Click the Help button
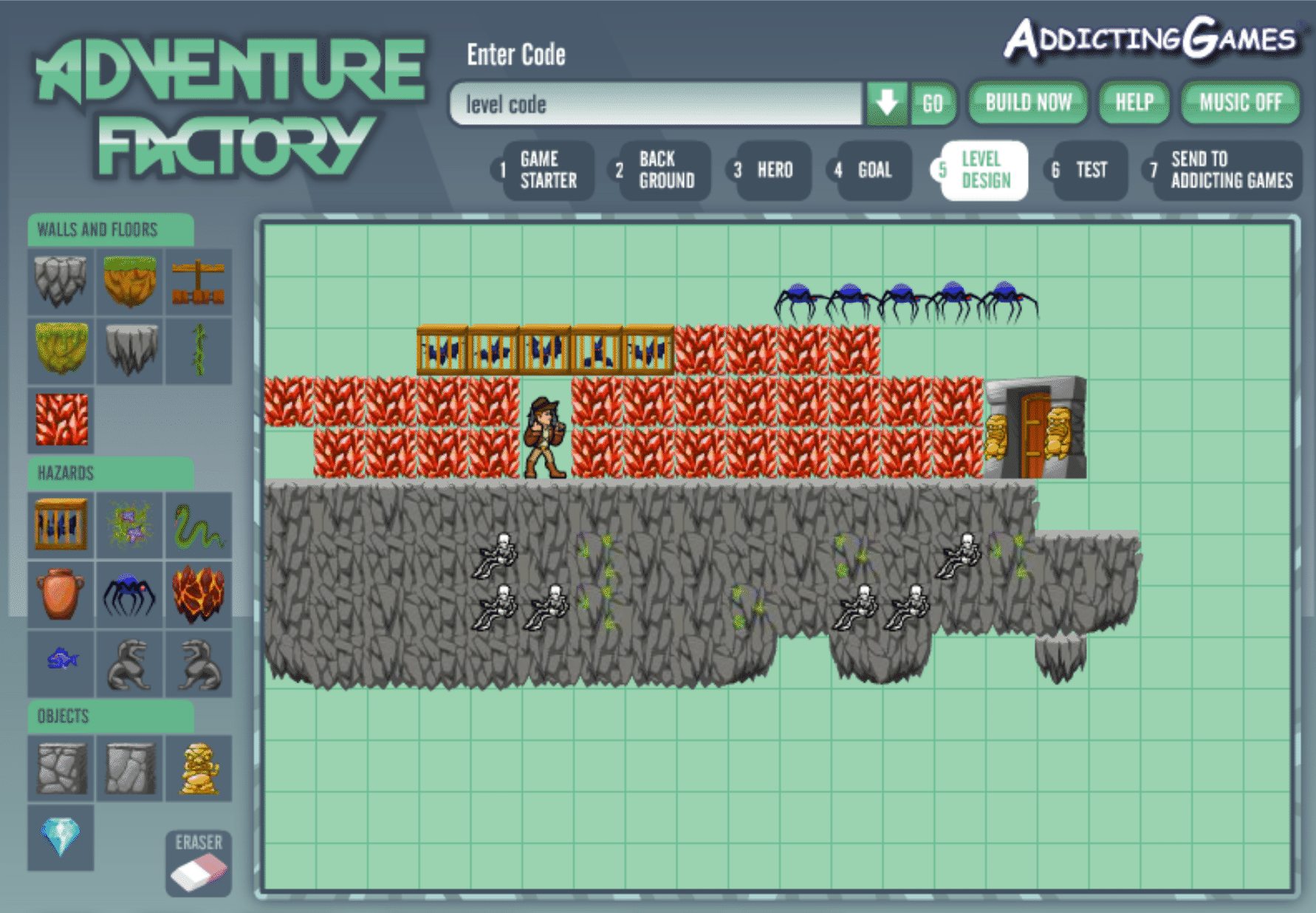Screen dimensions: 1316x913 pos(1134,103)
